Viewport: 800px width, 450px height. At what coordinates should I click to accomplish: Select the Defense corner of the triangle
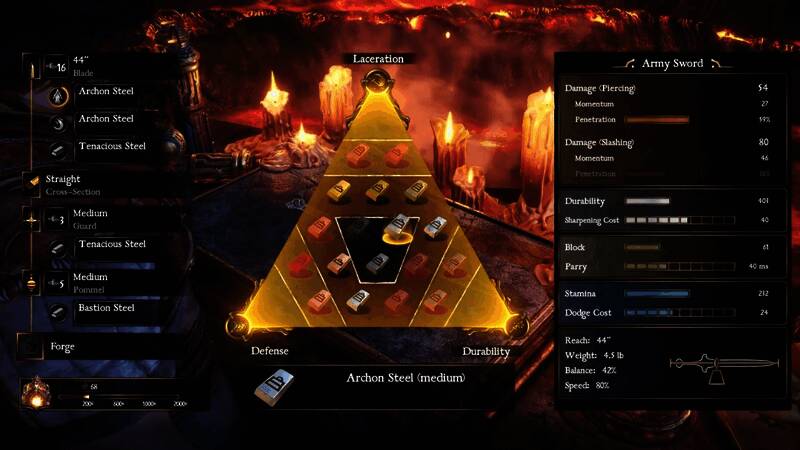[x=268, y=351]
